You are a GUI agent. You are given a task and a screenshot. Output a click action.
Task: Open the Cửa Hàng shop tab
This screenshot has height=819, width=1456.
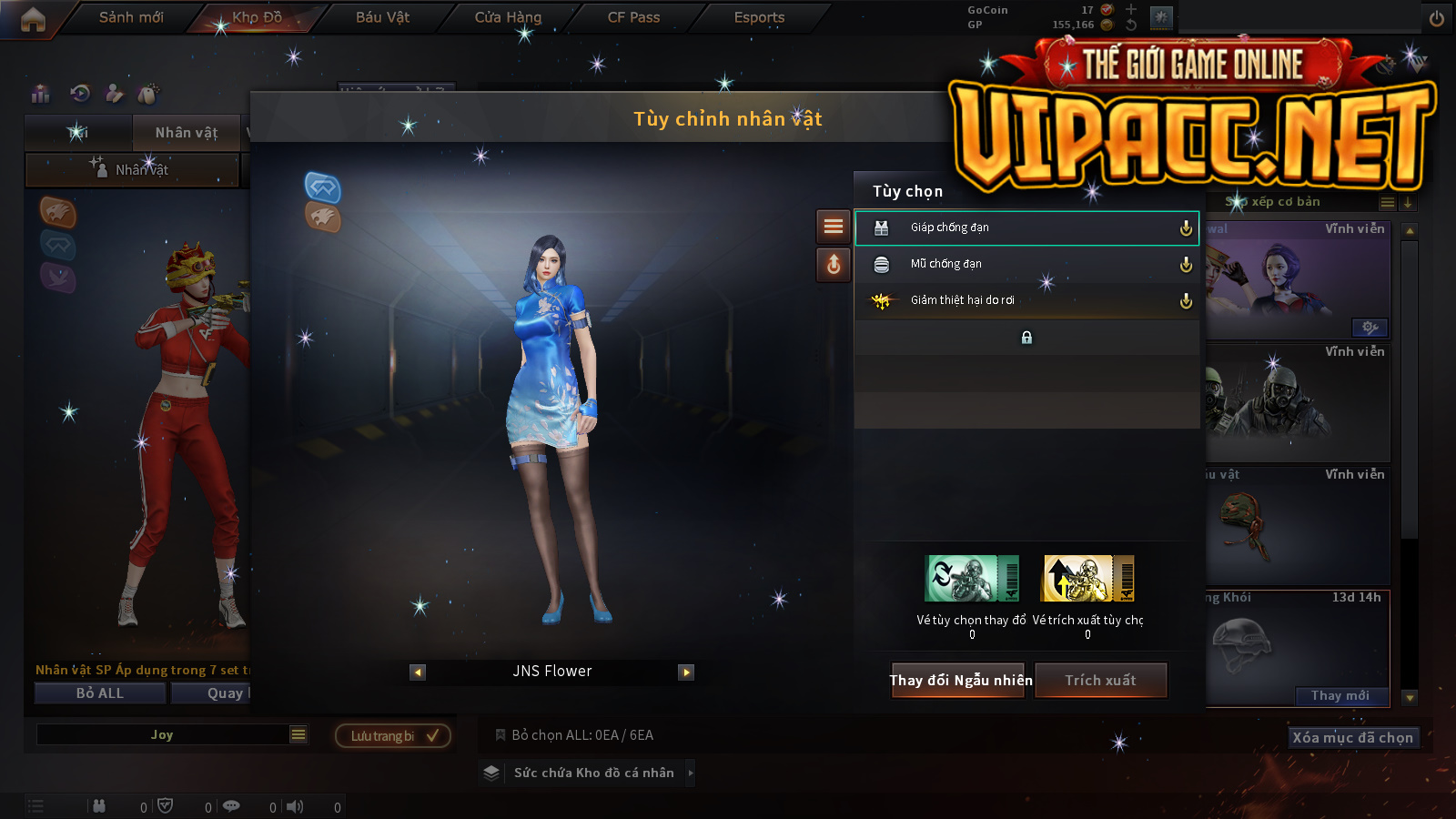click(x=508, y=17)
